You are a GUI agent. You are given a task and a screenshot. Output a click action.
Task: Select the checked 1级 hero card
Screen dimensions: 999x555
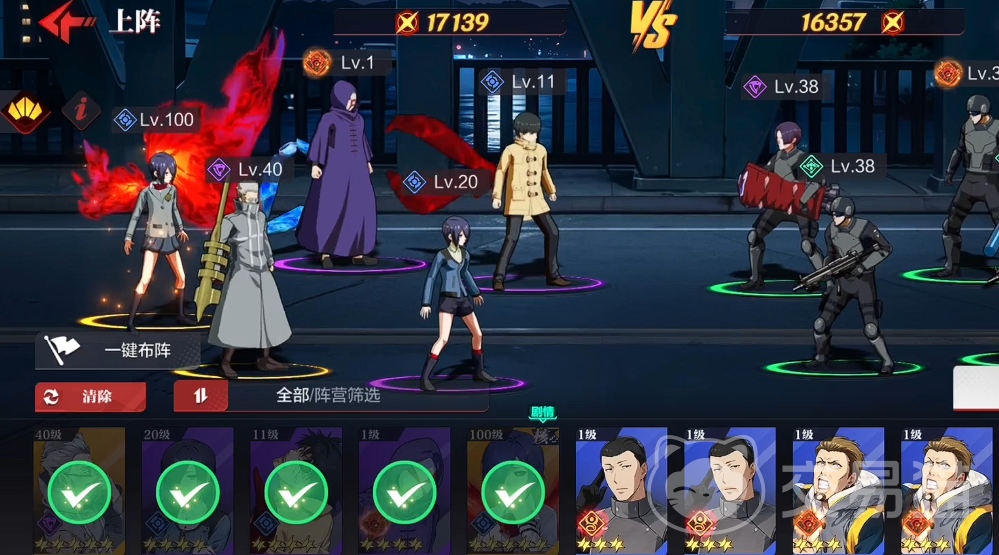click(404, 491)
